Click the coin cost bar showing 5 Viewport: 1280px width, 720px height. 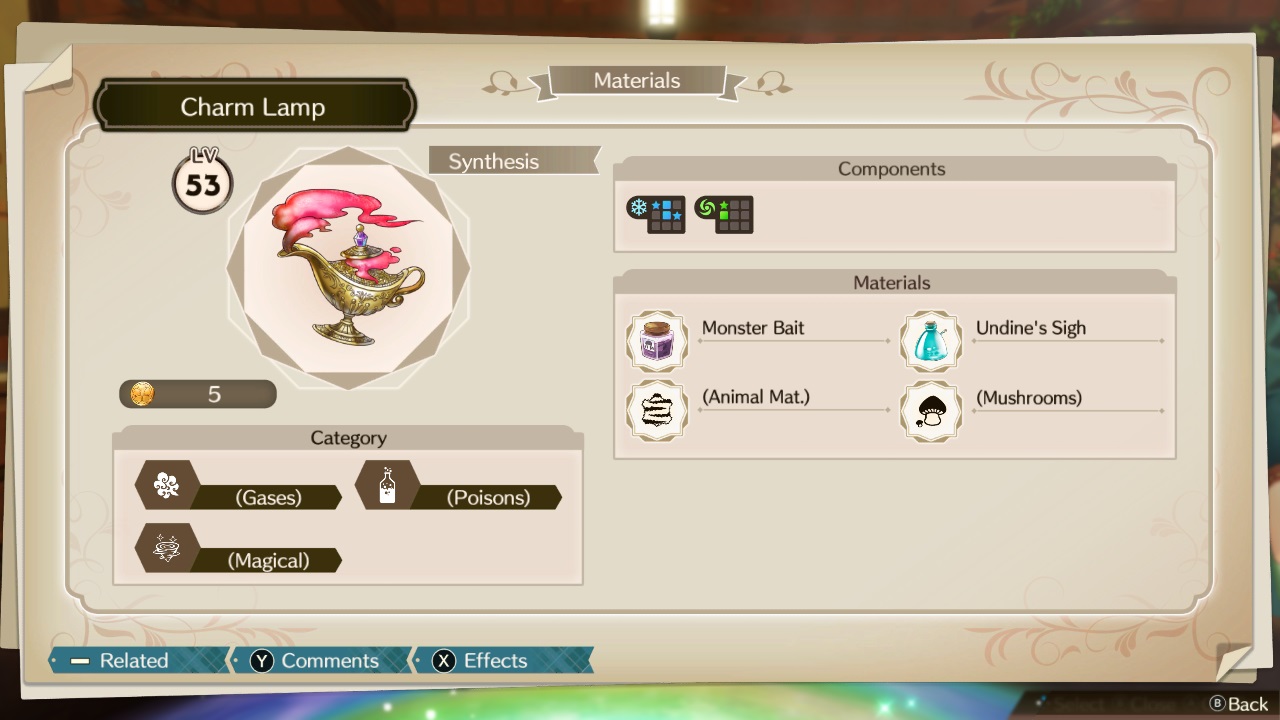[x=197, y=393]
